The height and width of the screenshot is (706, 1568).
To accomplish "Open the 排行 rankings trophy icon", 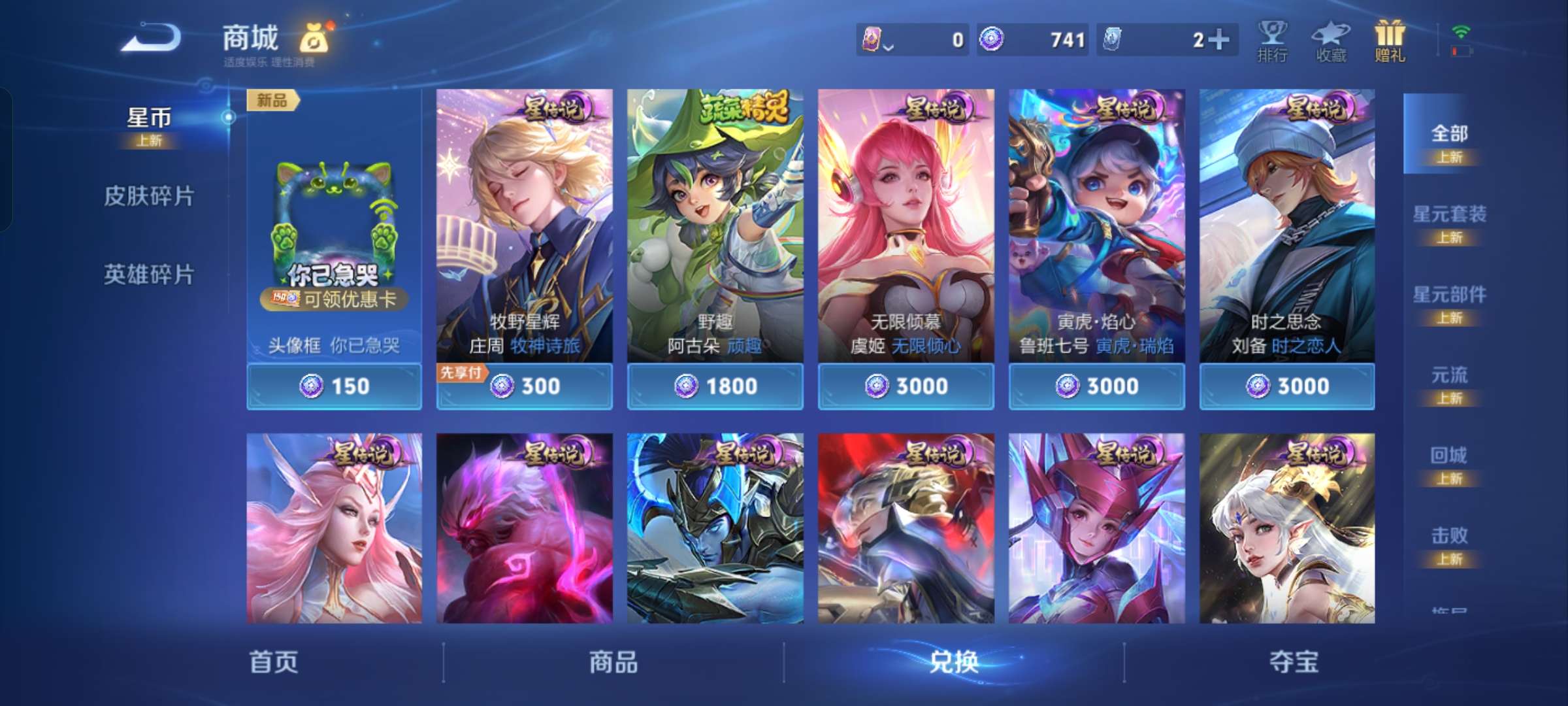I will (1274, 41).
